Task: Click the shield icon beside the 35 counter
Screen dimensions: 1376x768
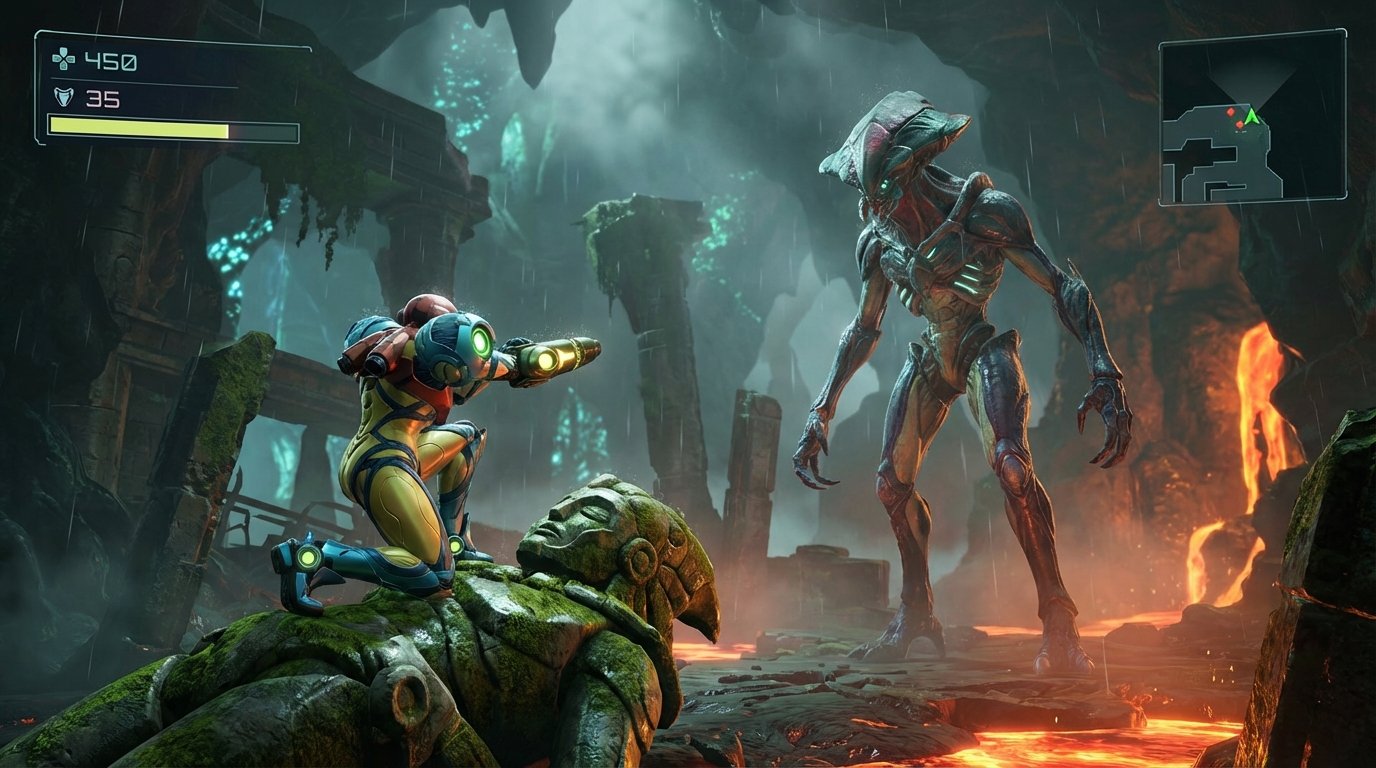Action: tap(64, 98)
